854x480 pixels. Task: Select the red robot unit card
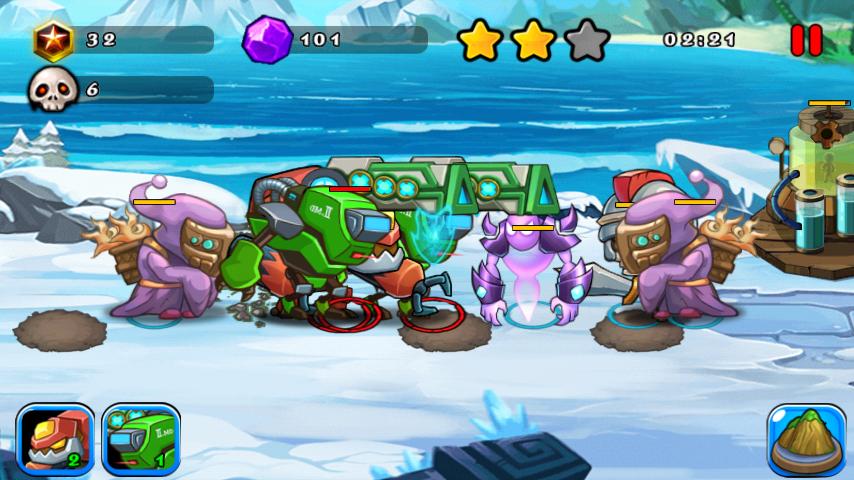point(56,440)
